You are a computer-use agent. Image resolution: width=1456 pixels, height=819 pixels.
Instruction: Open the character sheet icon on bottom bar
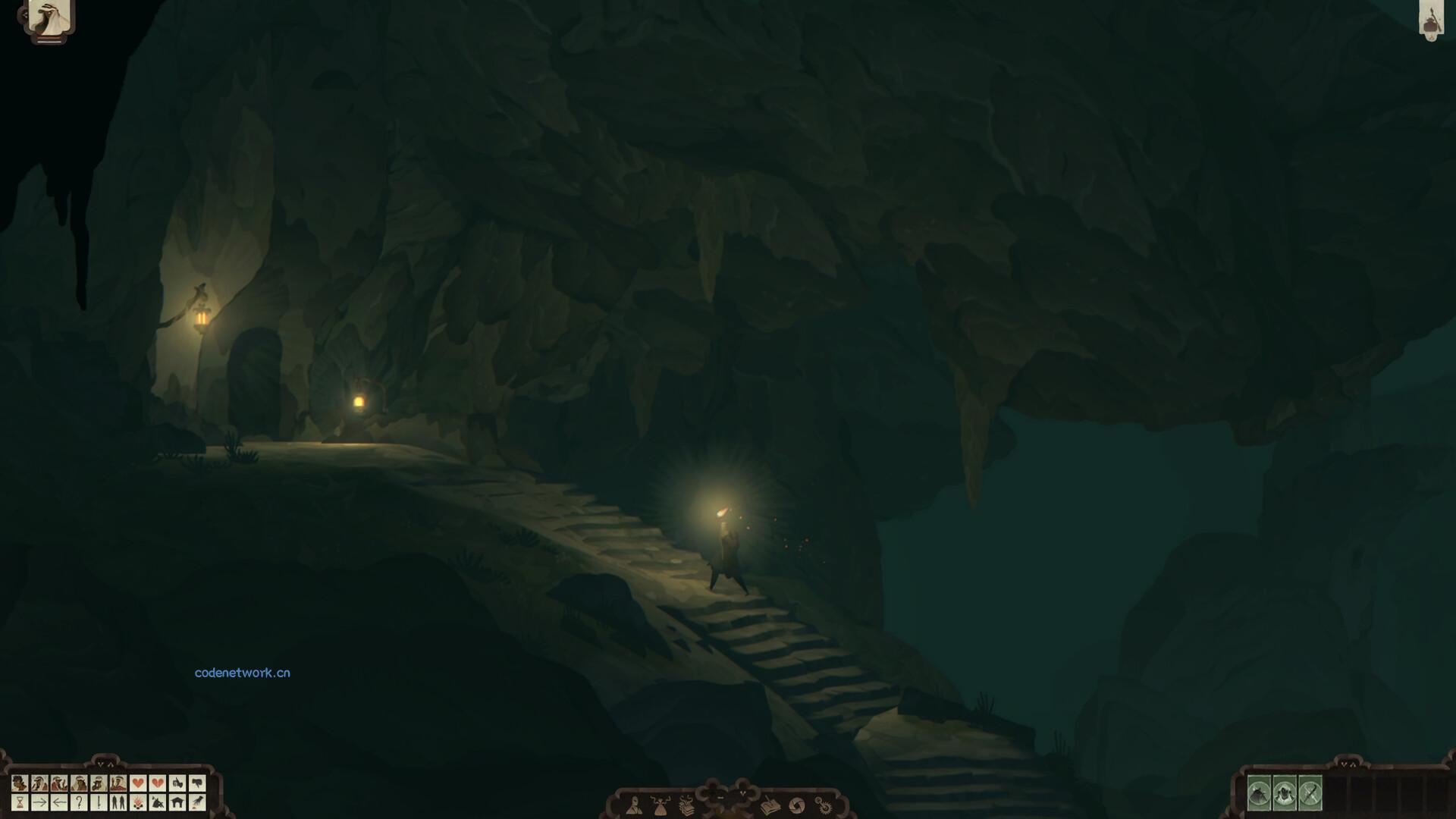(635, 805)
